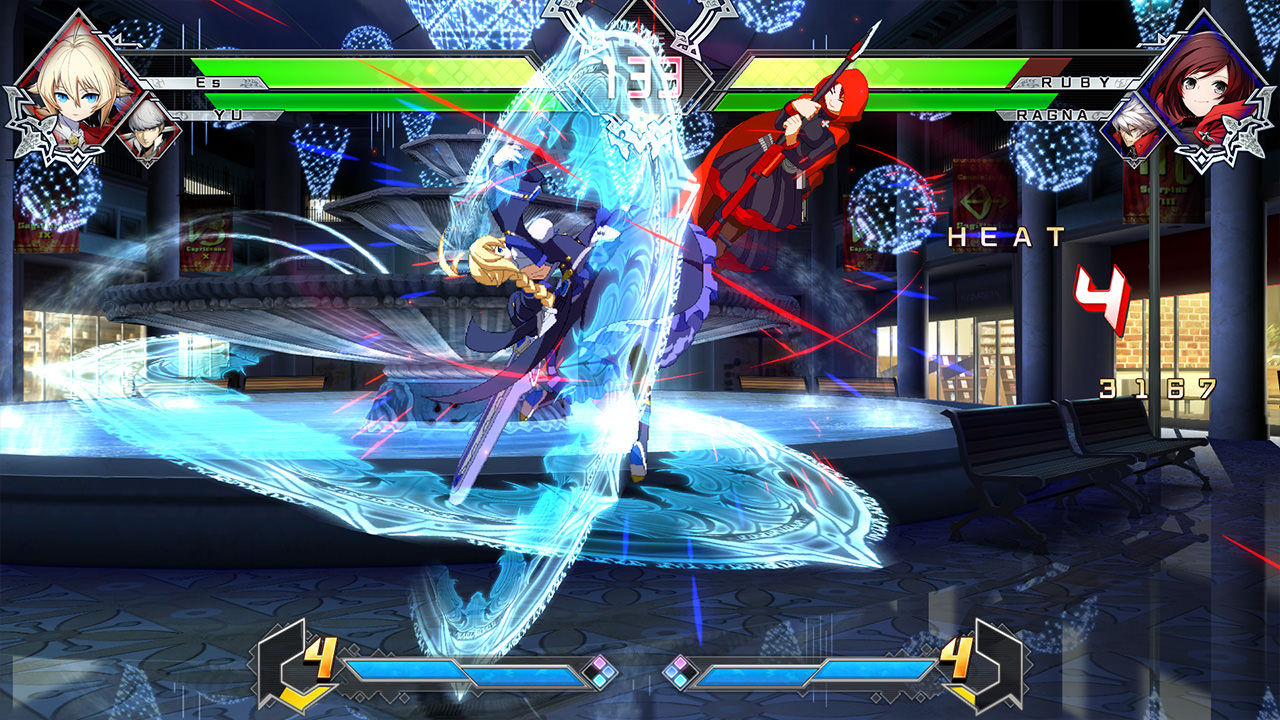Screen dimensions: 1280x720
Task: Click the left Cross Gauge emblem
Action: point(285,660)
